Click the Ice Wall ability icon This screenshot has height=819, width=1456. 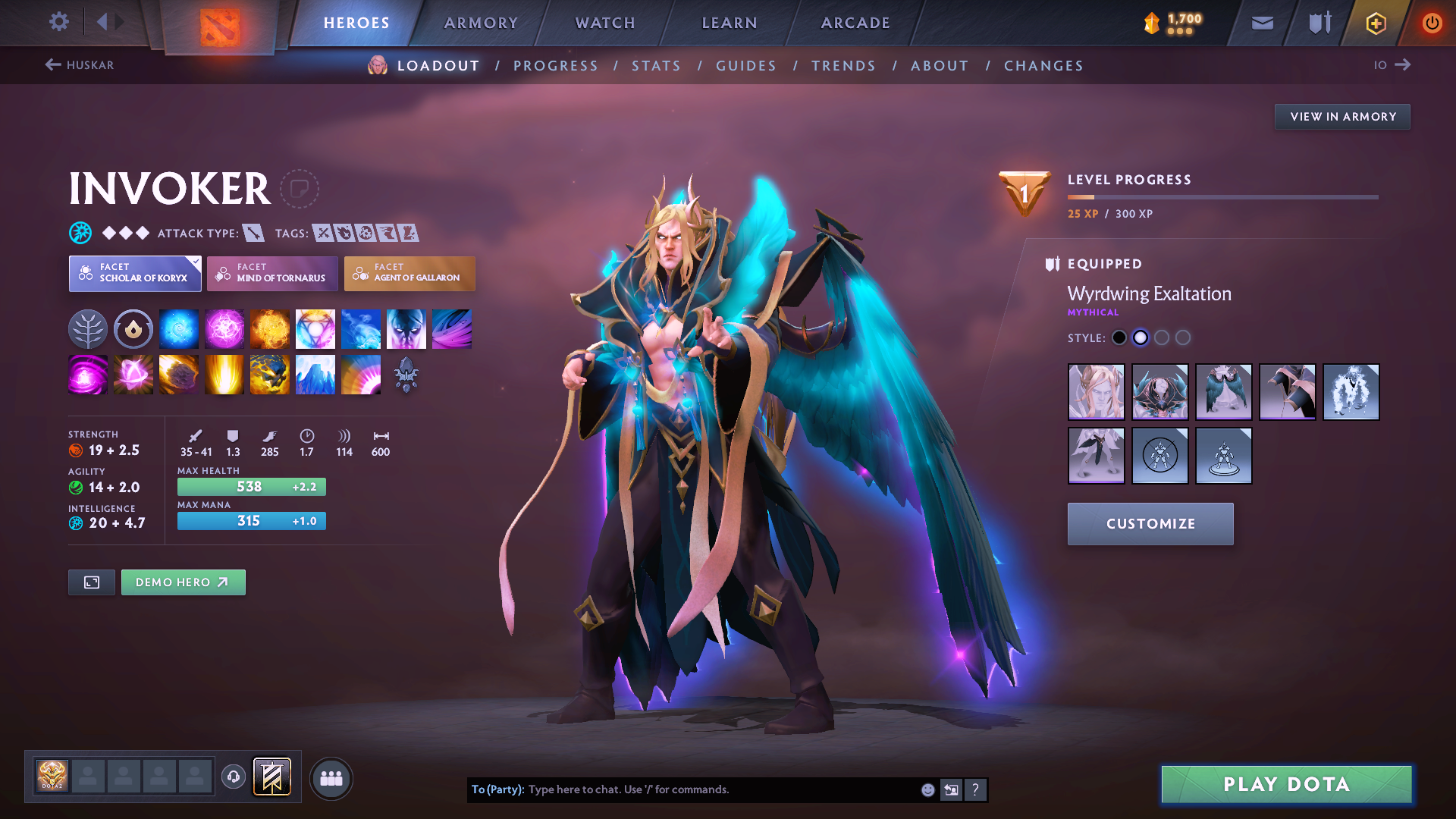315,374
